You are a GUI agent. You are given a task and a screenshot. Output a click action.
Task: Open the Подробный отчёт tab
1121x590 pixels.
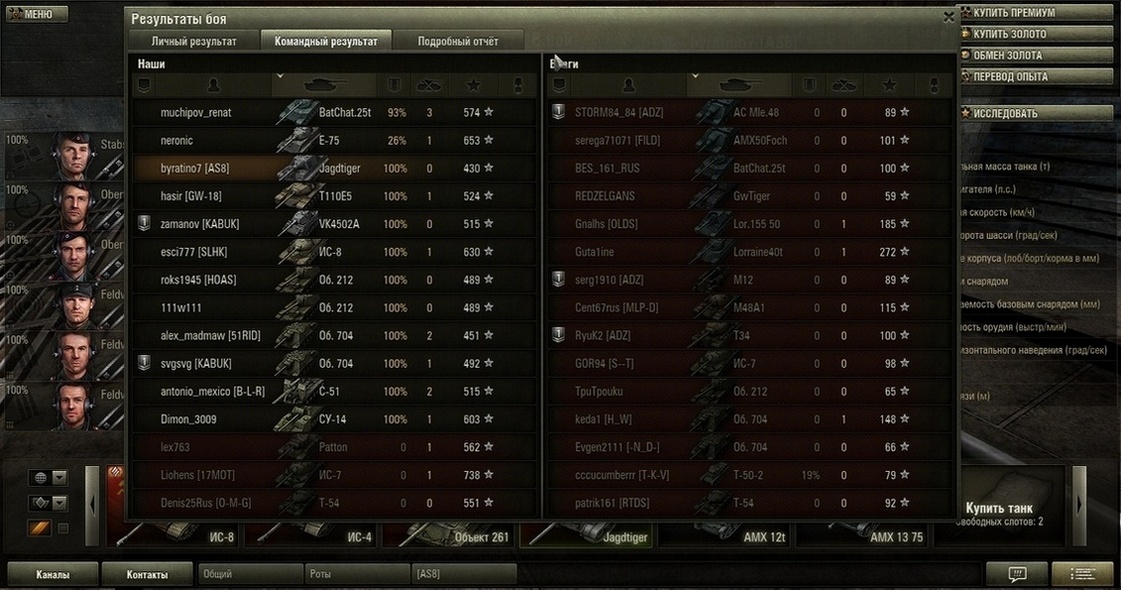pyautogui.click(x=458, y=41)
